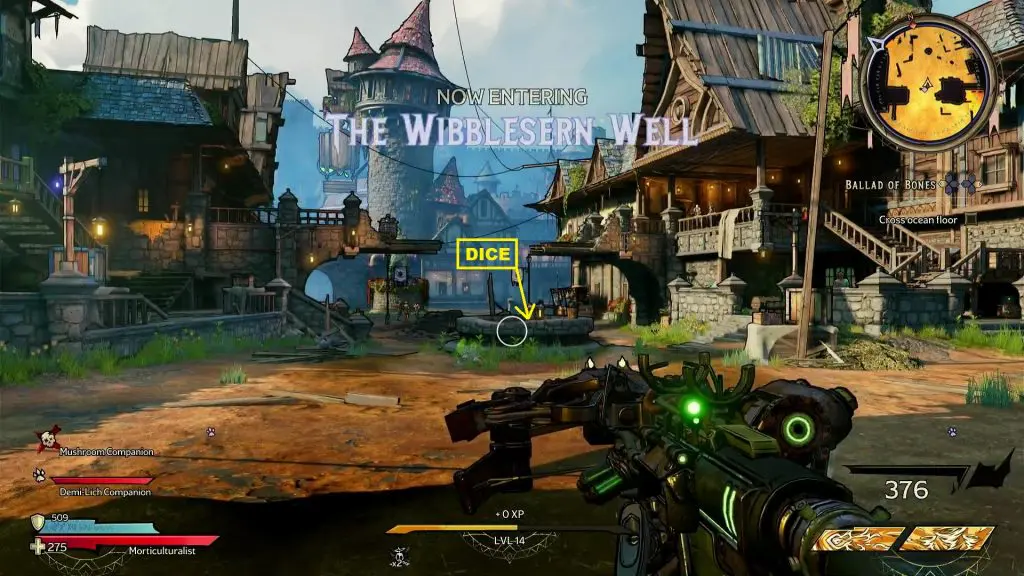
Task: Activate the right orange spell icon
Action: pyautogui.click(x=946, y=540)
